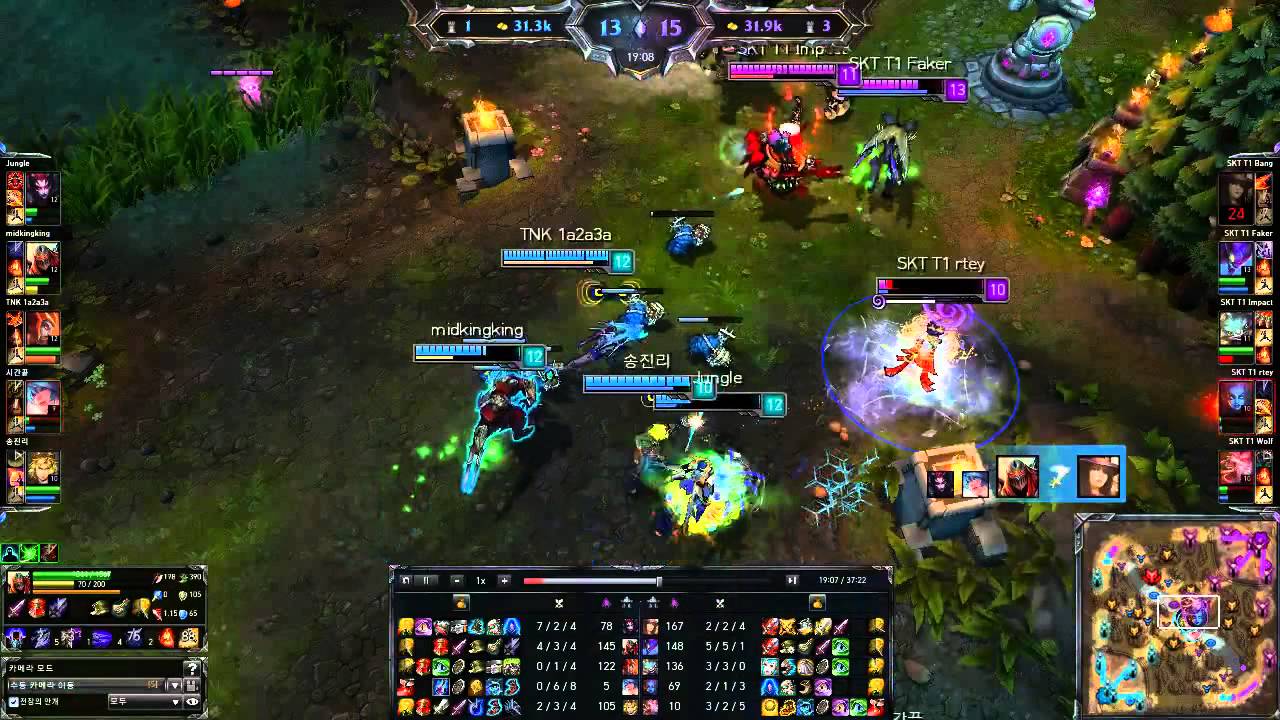Decrease replay speed with the minus button
This screenshot has height=720, width=1280.
click(x=457, y=580)
